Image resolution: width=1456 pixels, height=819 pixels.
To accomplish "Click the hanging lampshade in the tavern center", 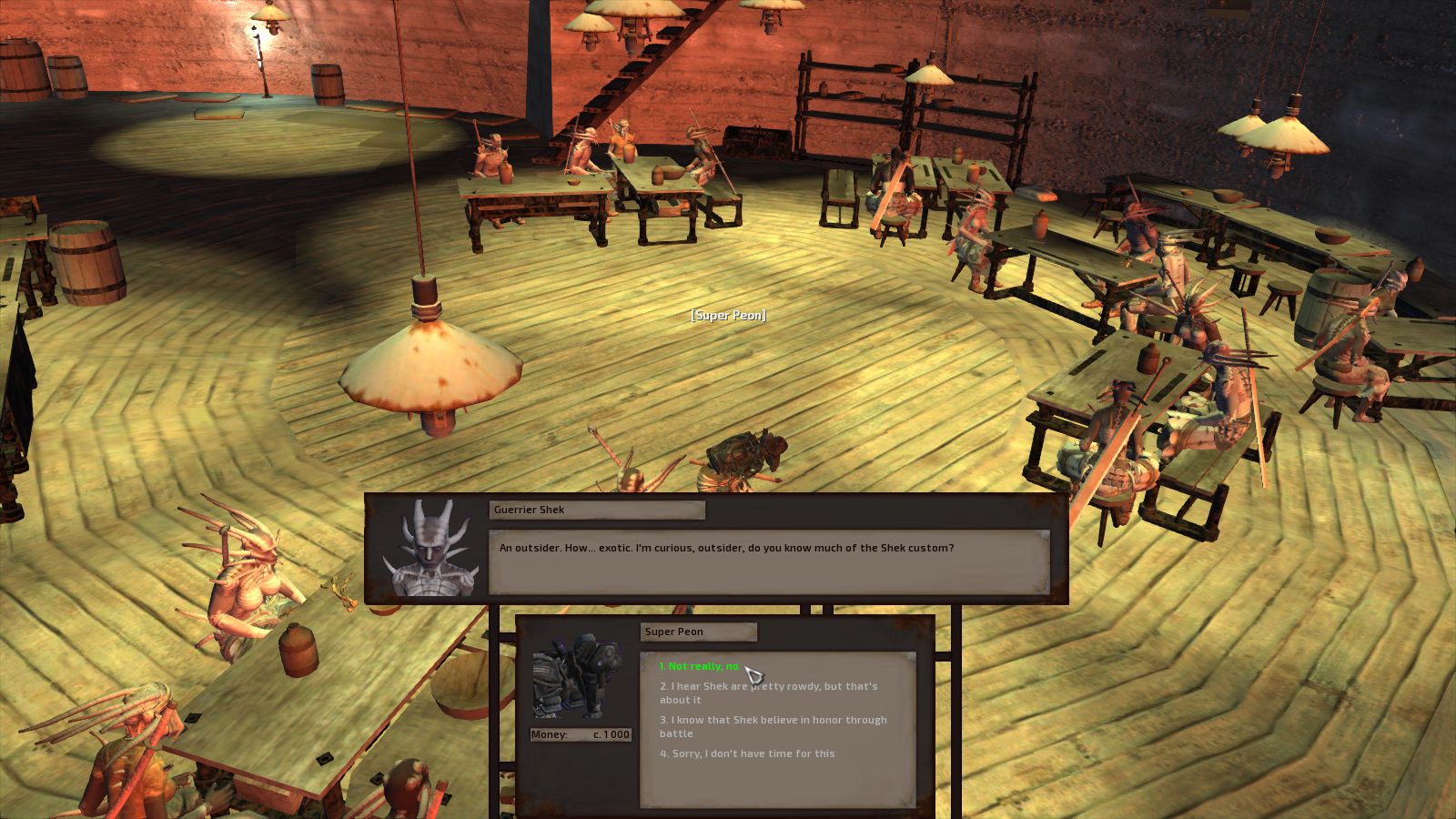I will point(428,364).
